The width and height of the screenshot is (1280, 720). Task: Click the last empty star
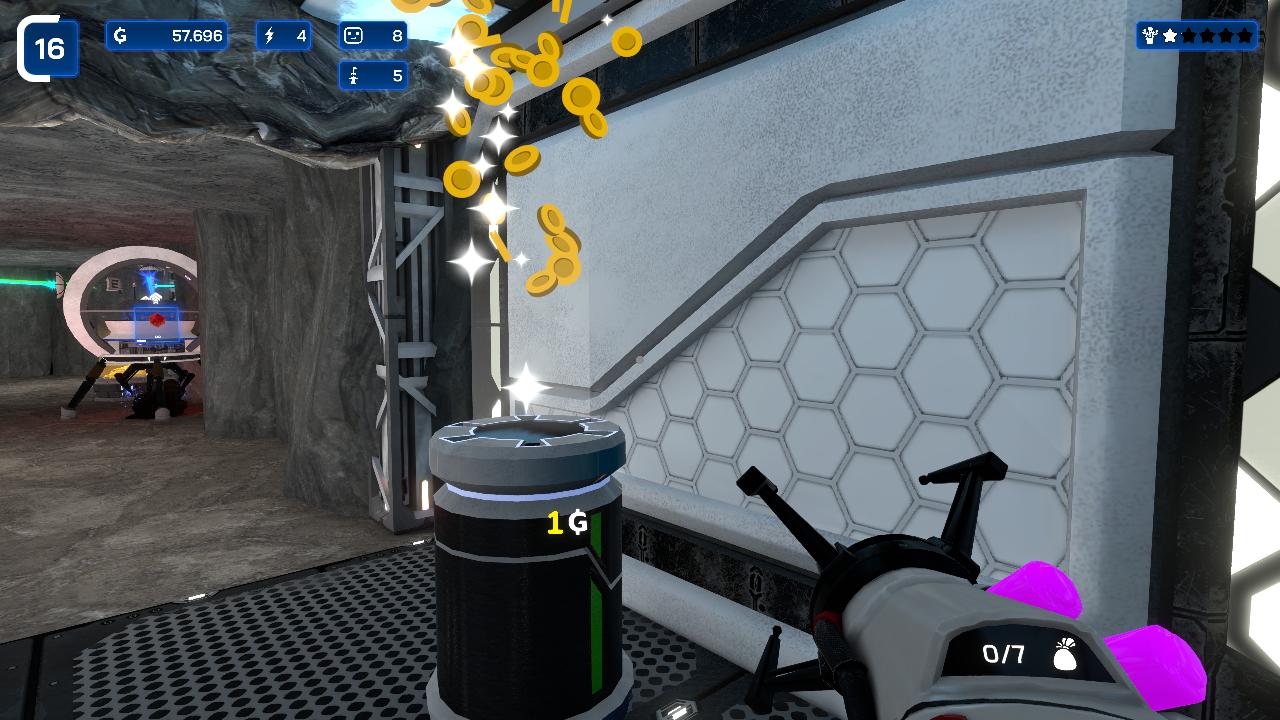point(1245,35)
